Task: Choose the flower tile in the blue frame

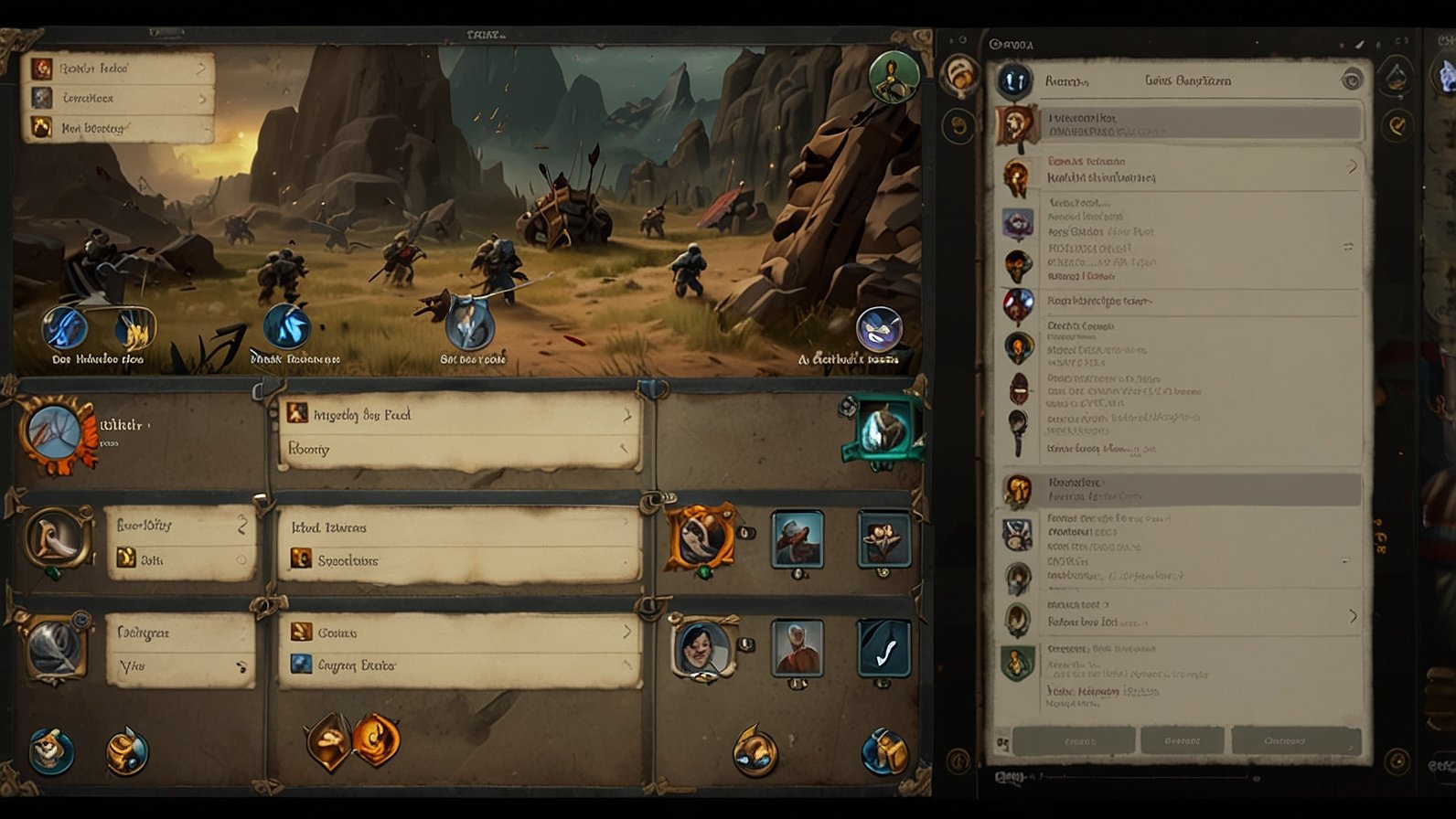Action: click(883, 538)
